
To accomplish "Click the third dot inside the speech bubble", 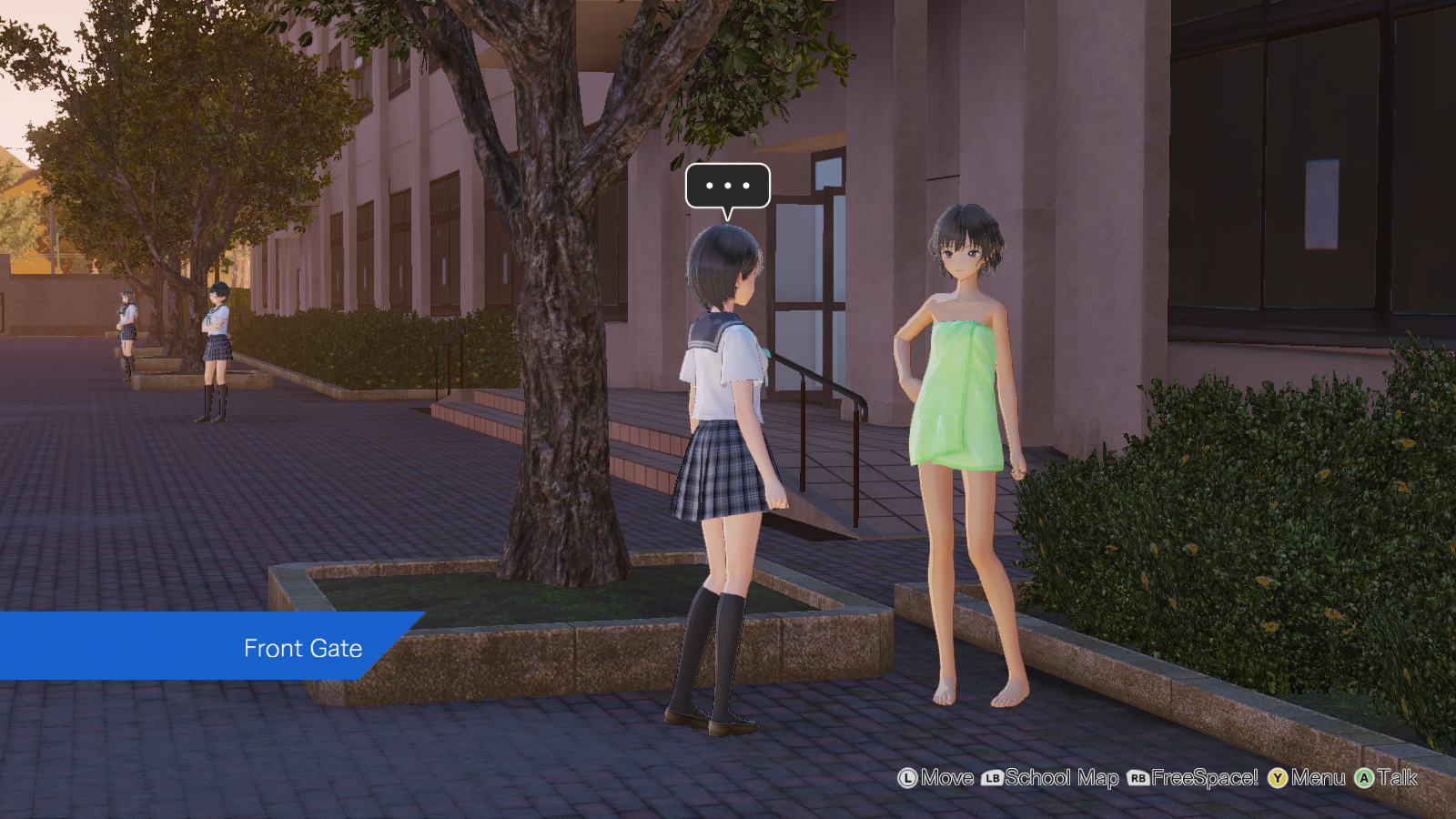I will [744, 185].
